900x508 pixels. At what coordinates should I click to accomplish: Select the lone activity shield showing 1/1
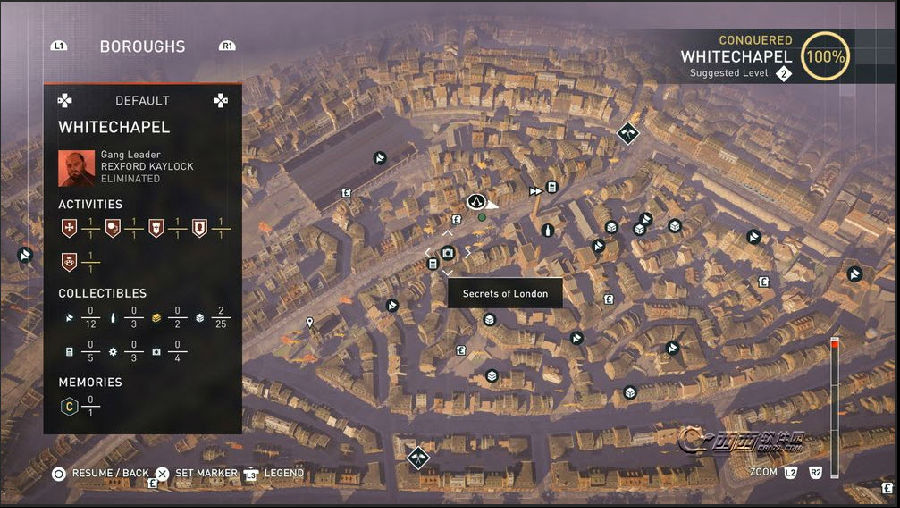[x=69, y=263]
